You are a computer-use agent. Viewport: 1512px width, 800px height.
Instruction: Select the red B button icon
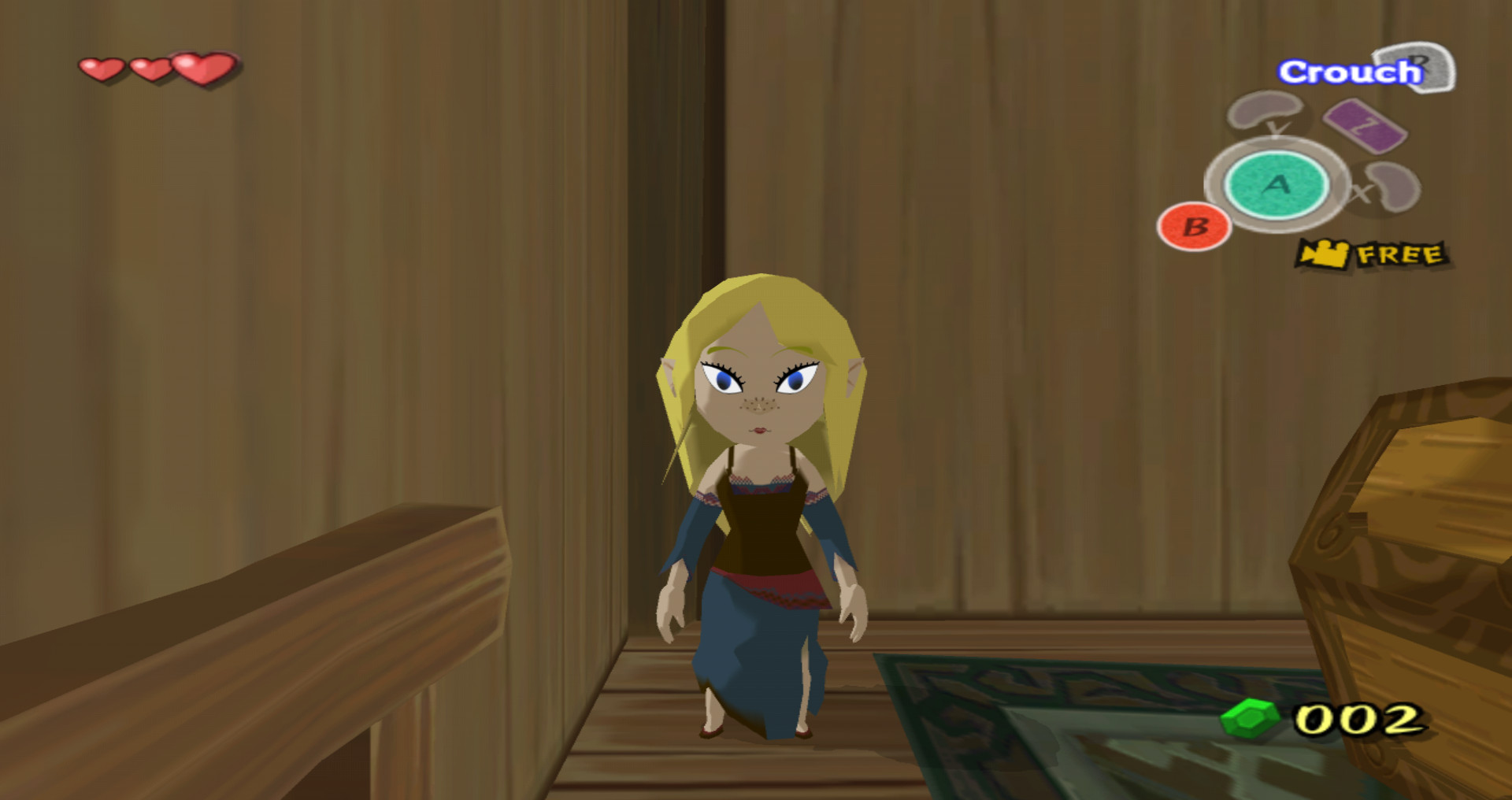pos(1194,227)
